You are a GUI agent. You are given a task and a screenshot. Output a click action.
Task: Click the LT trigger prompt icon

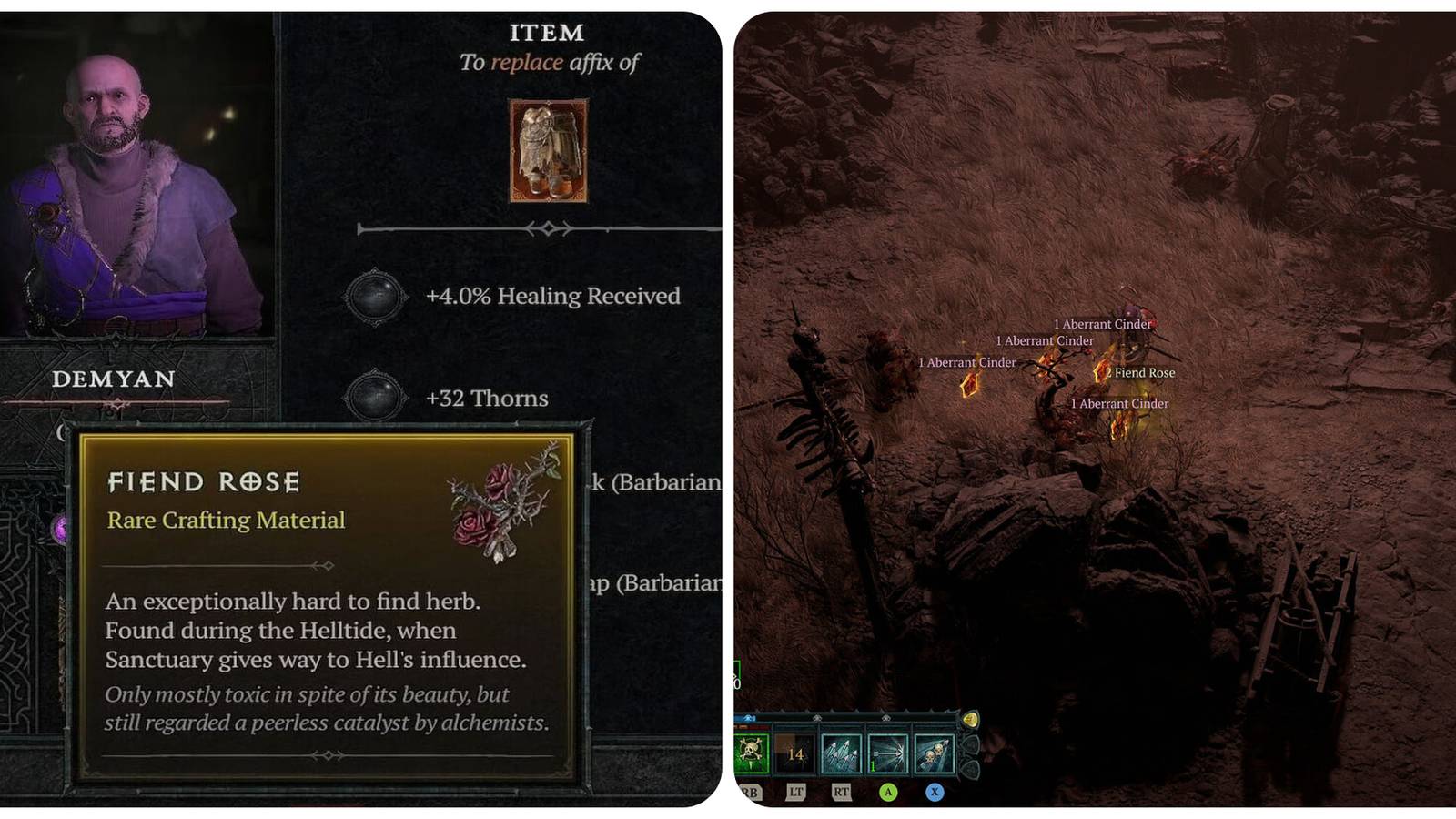click(x=797, y=791)
